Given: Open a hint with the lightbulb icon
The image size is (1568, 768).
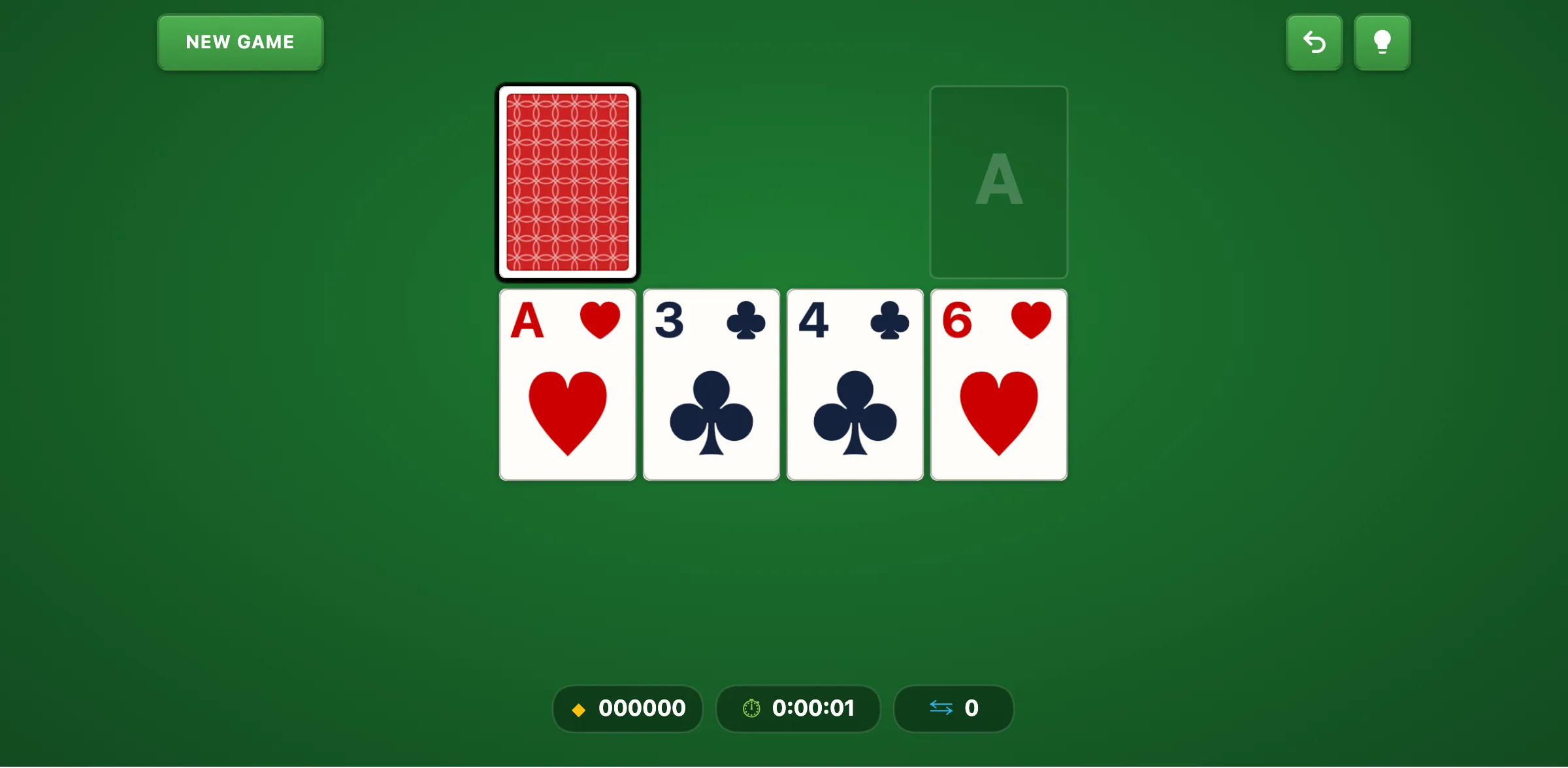Looking at the screenshot, I should 1382,42.
